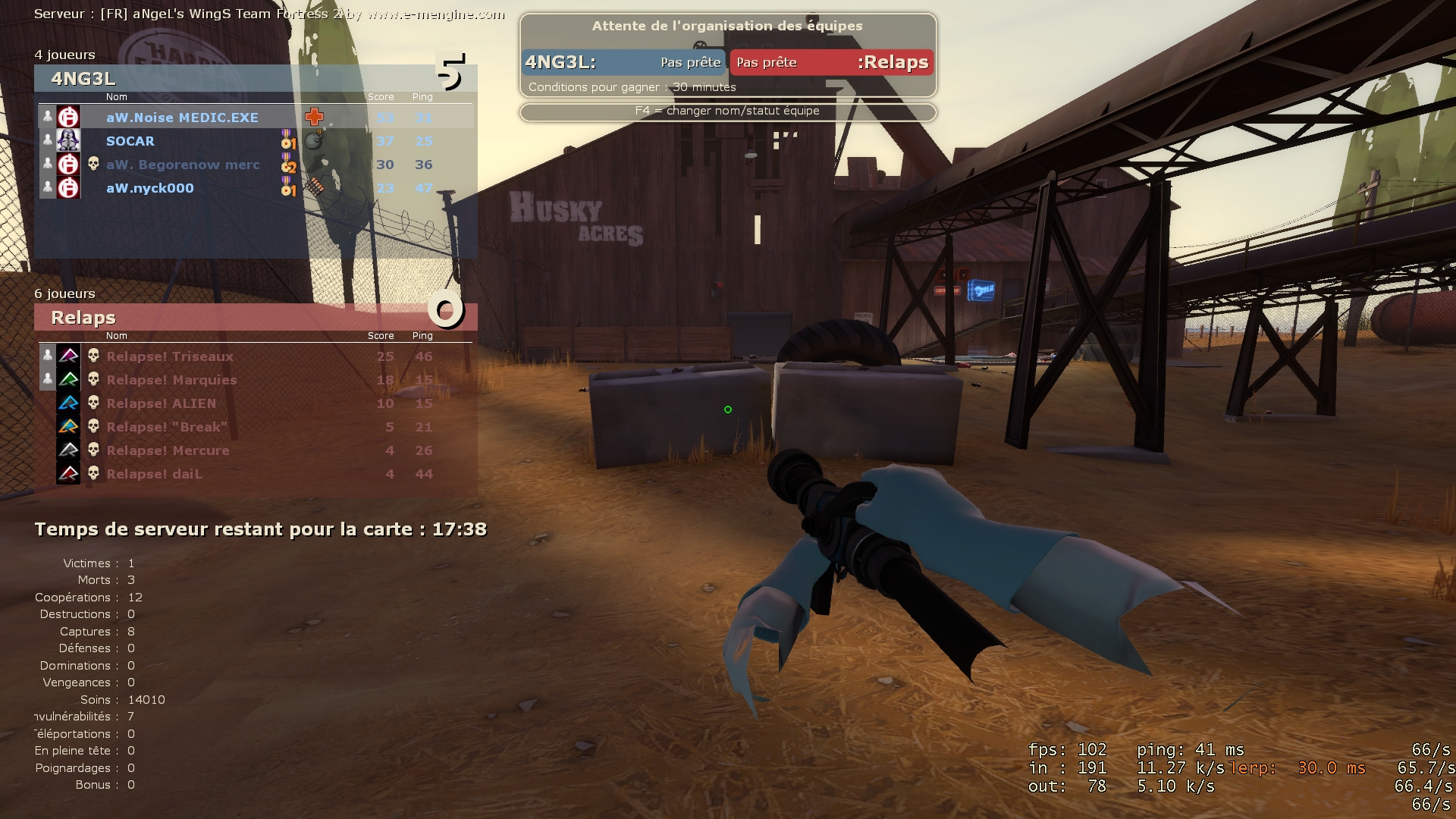This screenshot has height=819, width=1456.
Task: Click the Relapse! Mercure player entry
Action: 168,450
